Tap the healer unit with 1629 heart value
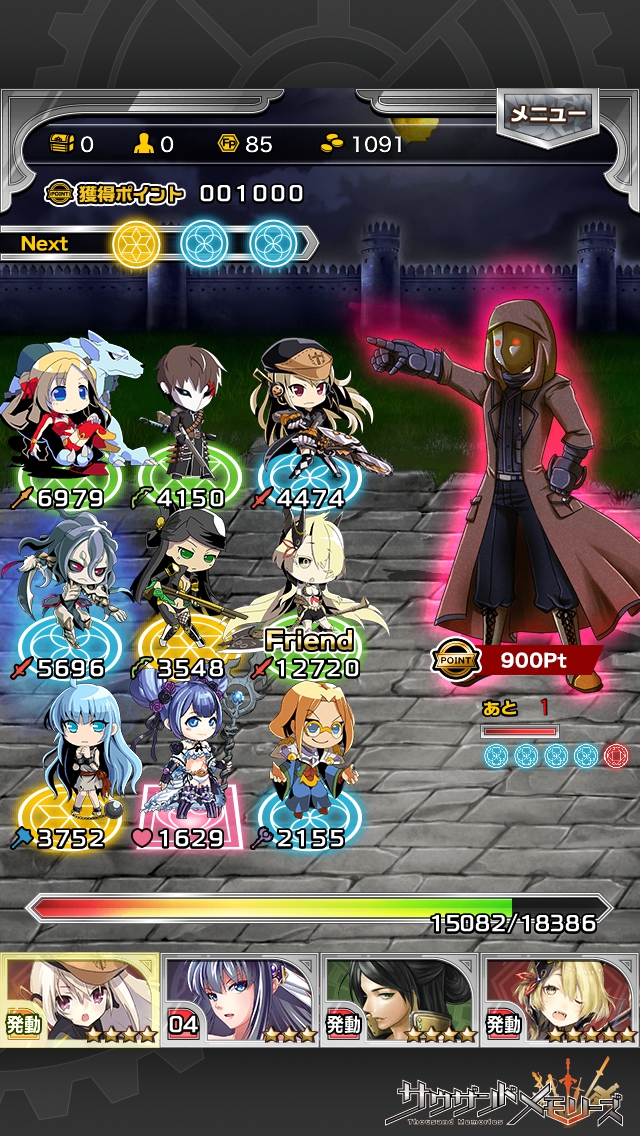The width and height of the screenshot is (640, 1136). coord(187,760)
